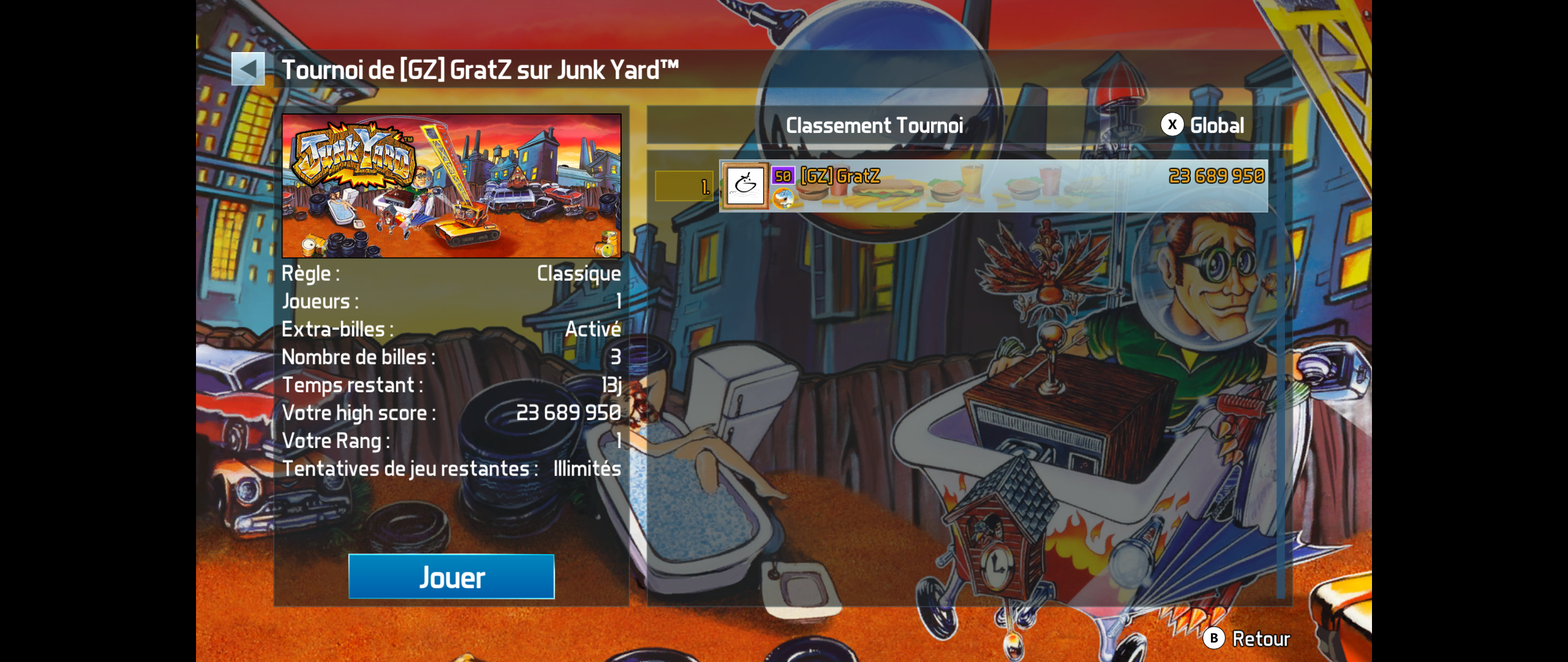
Task: Select the [GZ] GratZ leaderboard row
Action: pyautogui.click(x=993, y=186)
